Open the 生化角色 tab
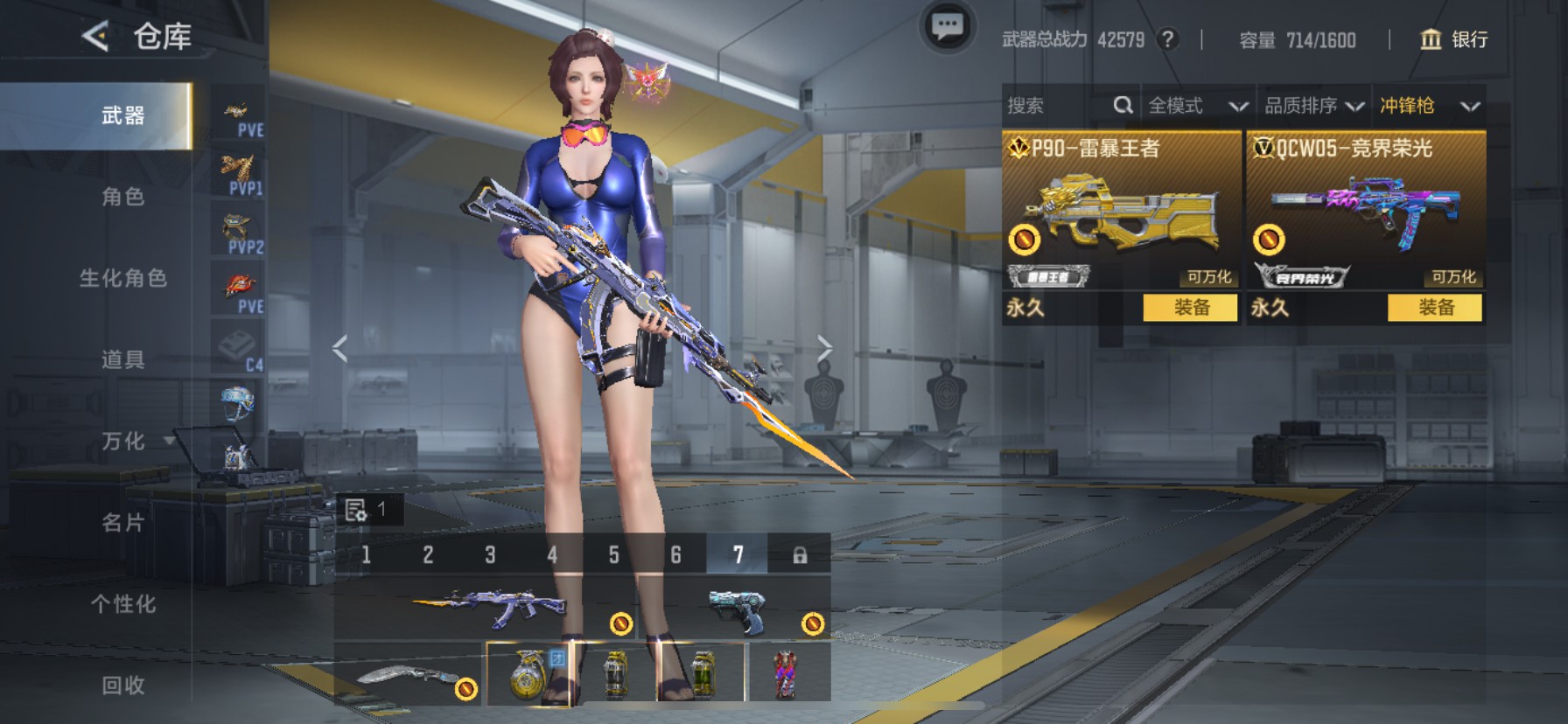The width and height of the screenshot is (1568, 724). pyautogui.click(x=122, y=278)
